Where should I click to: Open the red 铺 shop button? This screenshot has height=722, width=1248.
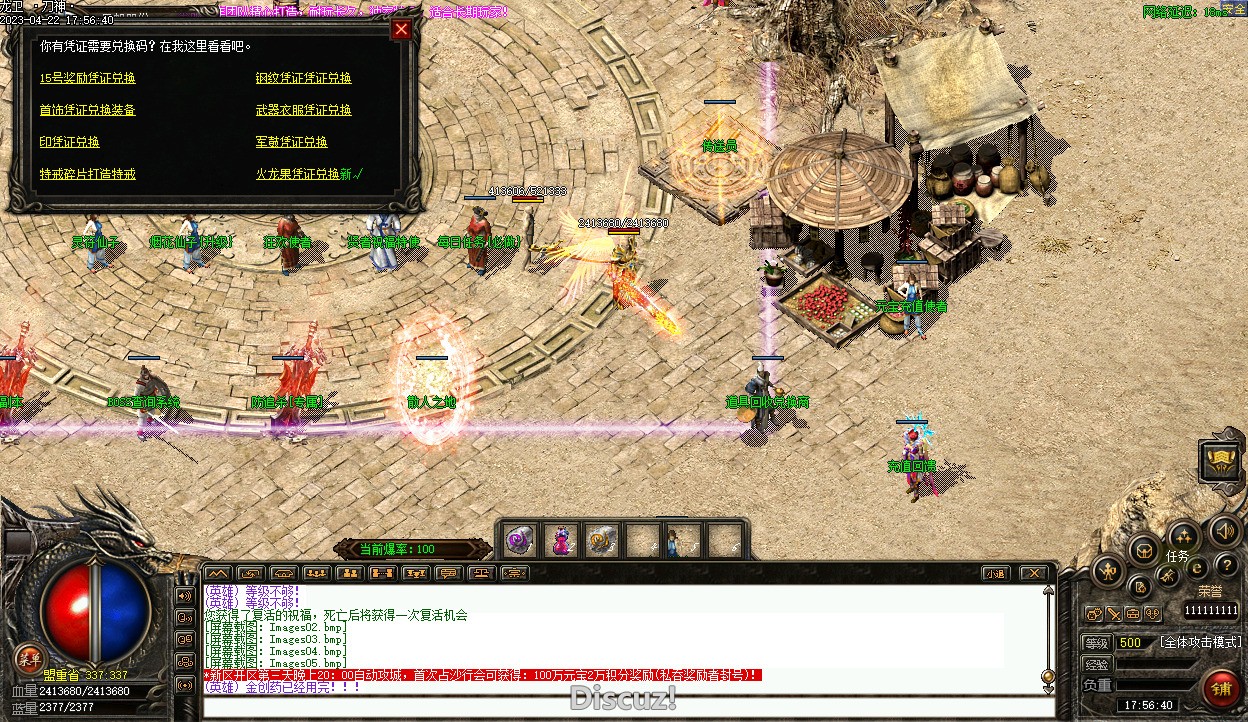pyautogui.click(x=1221, y=689)
